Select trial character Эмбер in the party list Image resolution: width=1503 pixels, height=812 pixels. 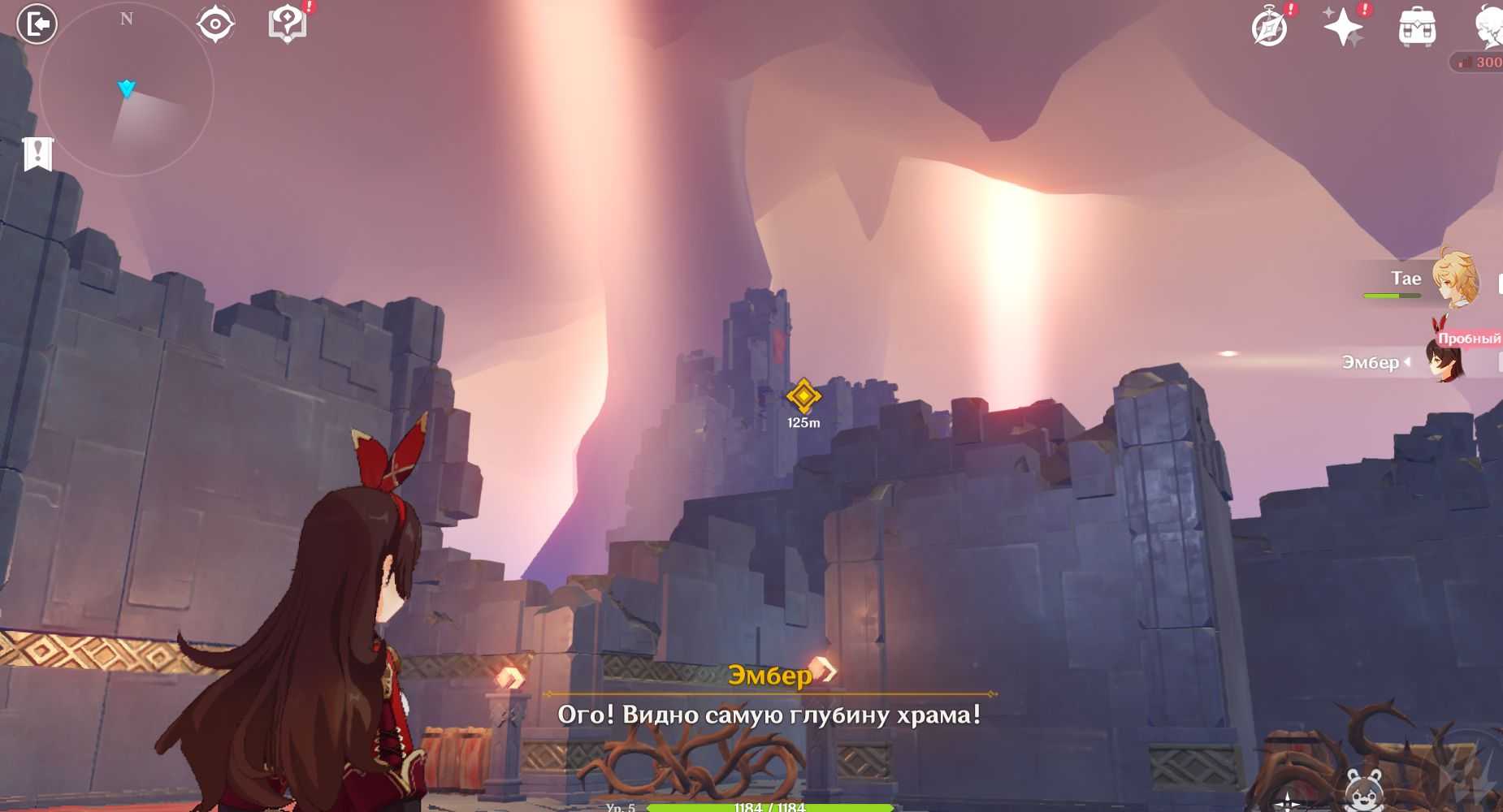pos(1446,362)
